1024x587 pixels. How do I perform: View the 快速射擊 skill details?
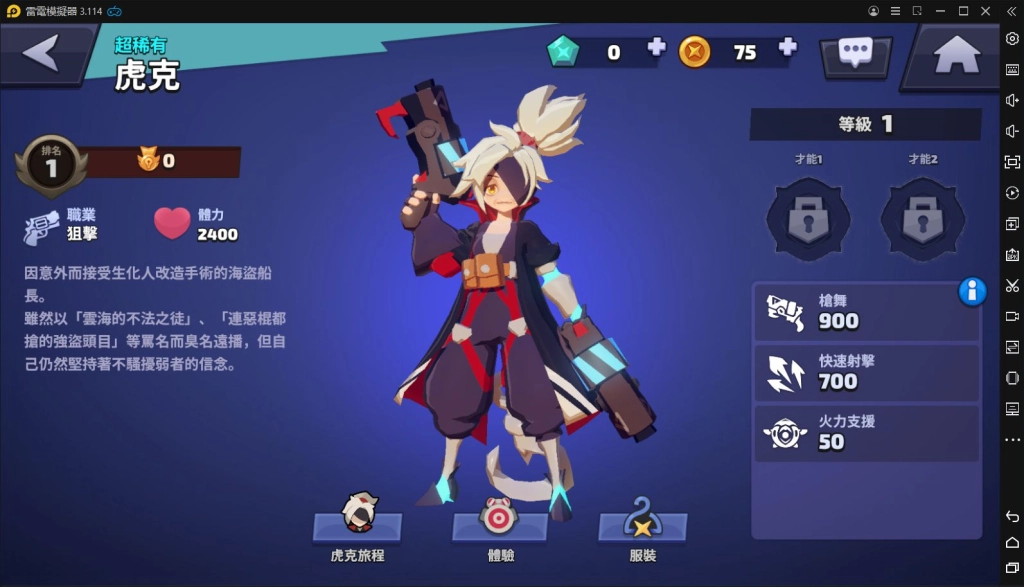tap(866, 372)
